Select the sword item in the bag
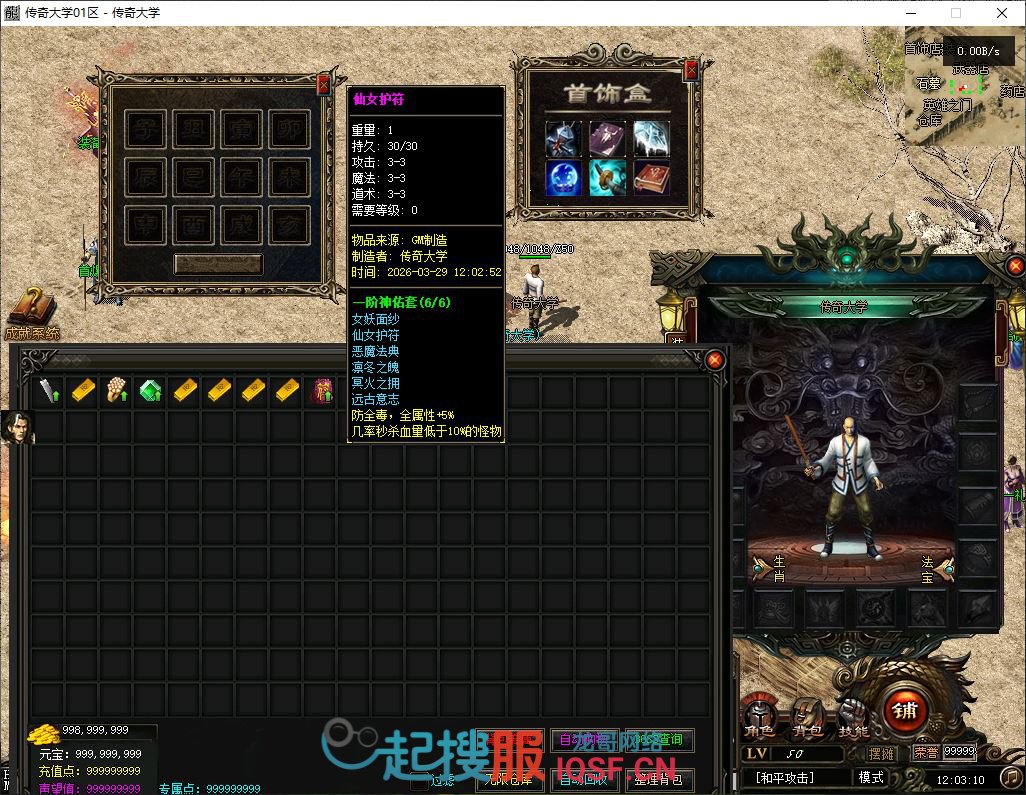Screen dimensions: 1026x795 coord(48,391)
